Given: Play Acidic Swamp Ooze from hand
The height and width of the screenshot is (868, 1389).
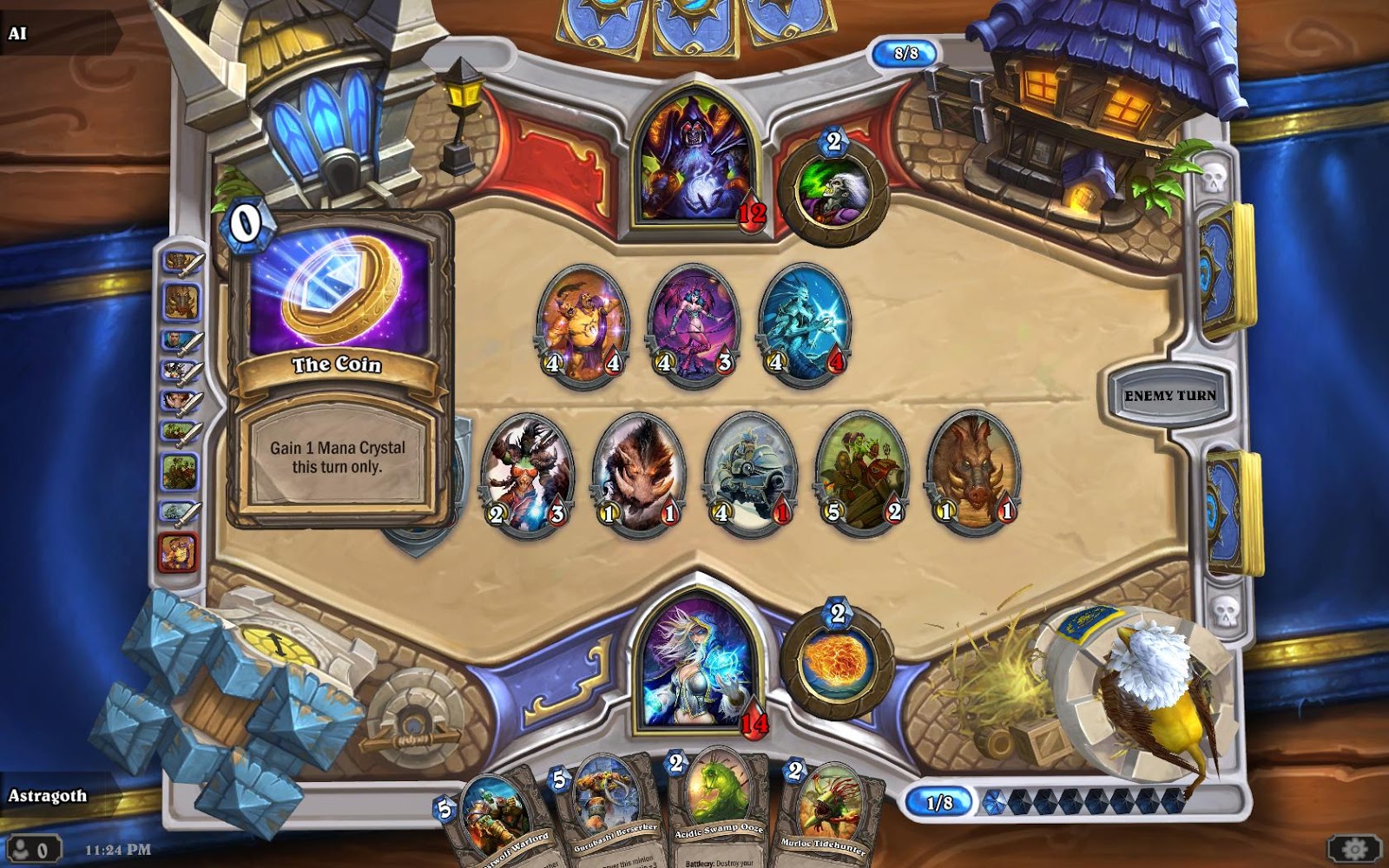Looking at the screenshot, I should coord(717,812).
